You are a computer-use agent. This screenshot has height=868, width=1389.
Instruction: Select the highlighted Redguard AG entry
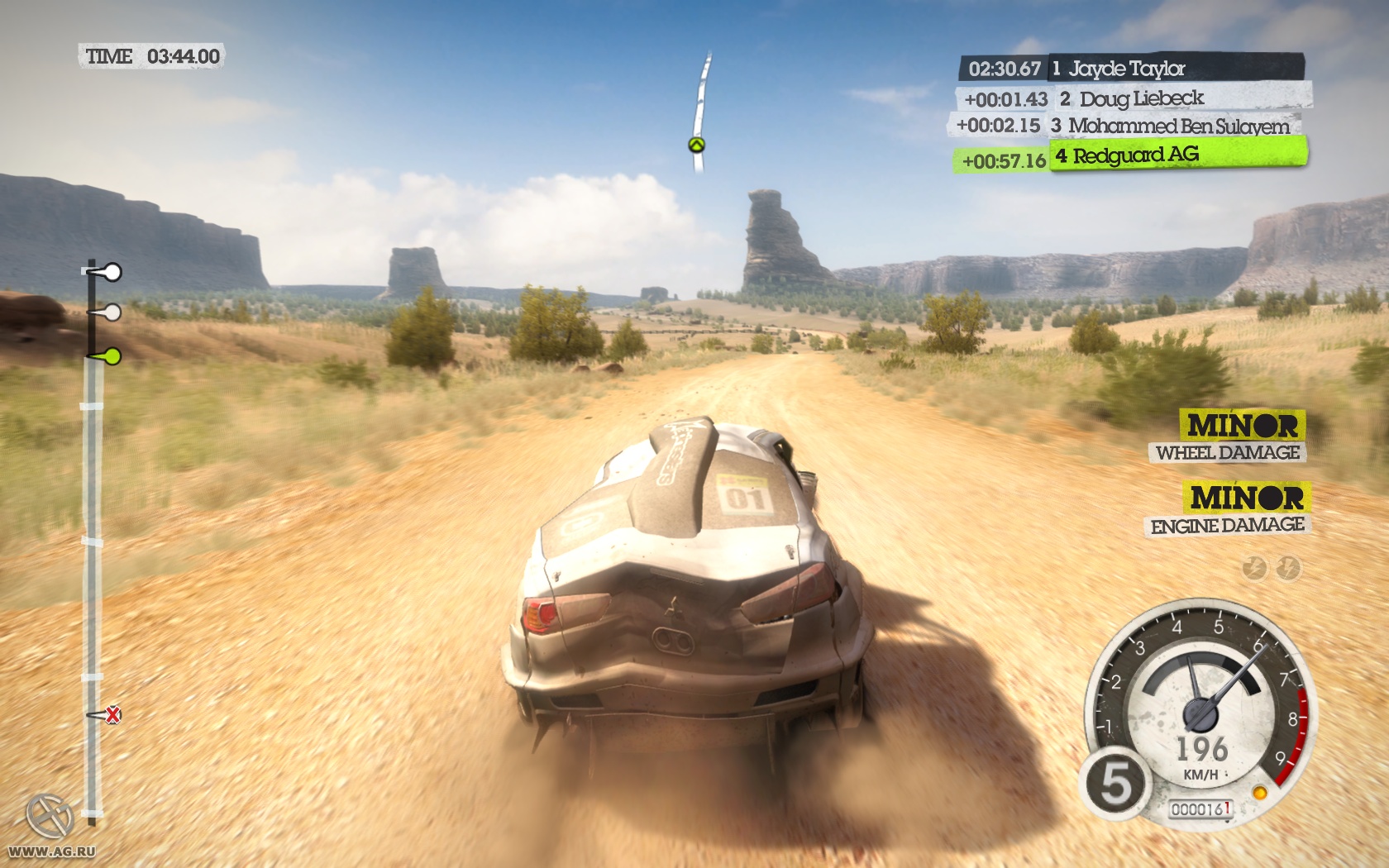coord(1131,156)
